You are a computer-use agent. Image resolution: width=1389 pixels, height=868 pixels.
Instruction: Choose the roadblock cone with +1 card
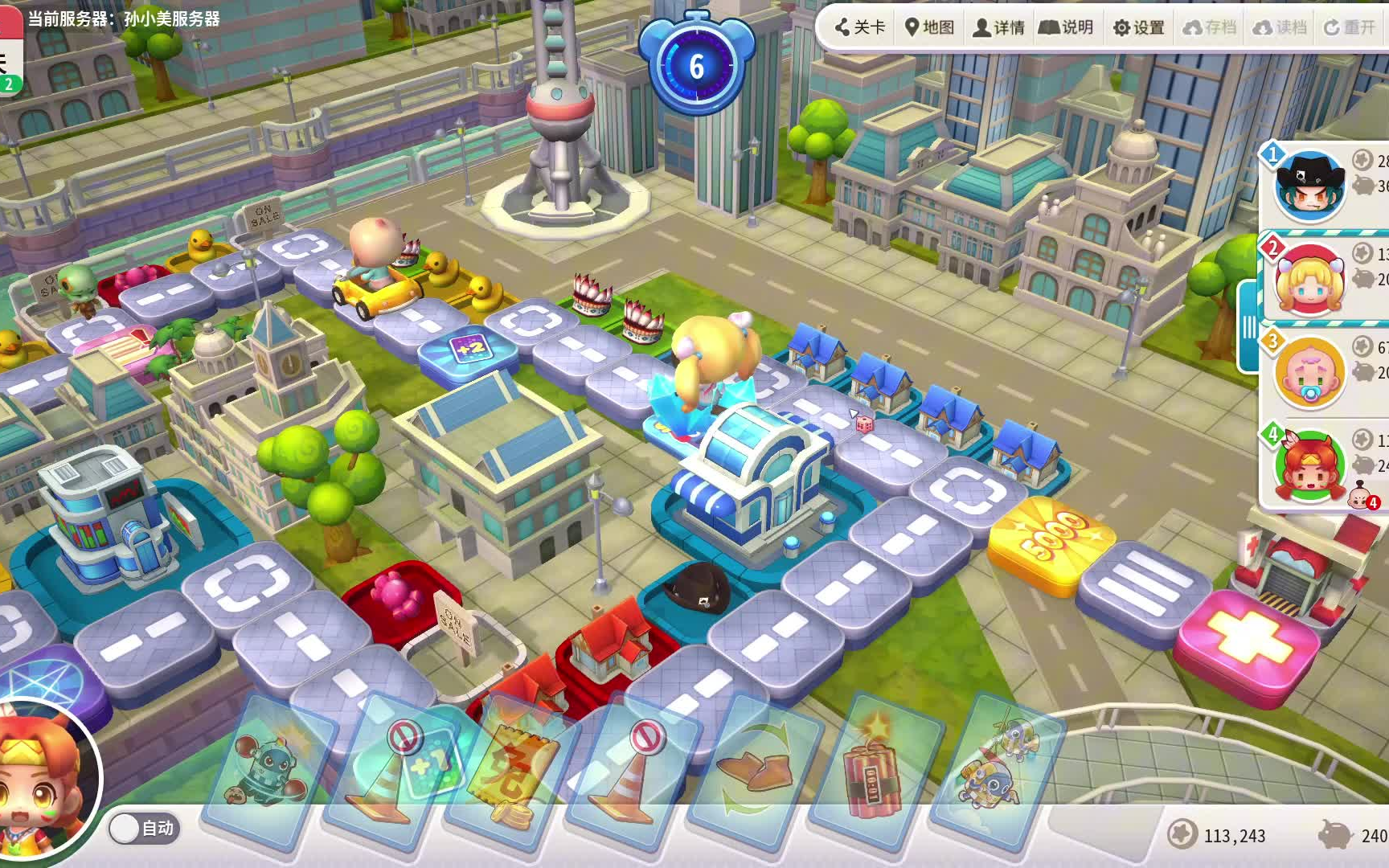(x=394, y=772)
